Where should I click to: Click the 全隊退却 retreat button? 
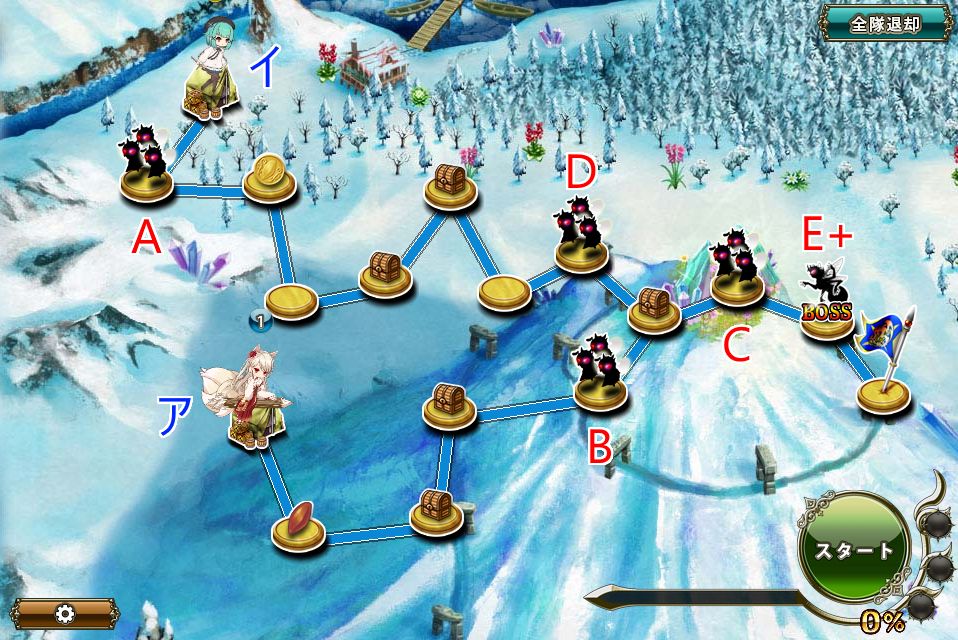click(885, 23)
